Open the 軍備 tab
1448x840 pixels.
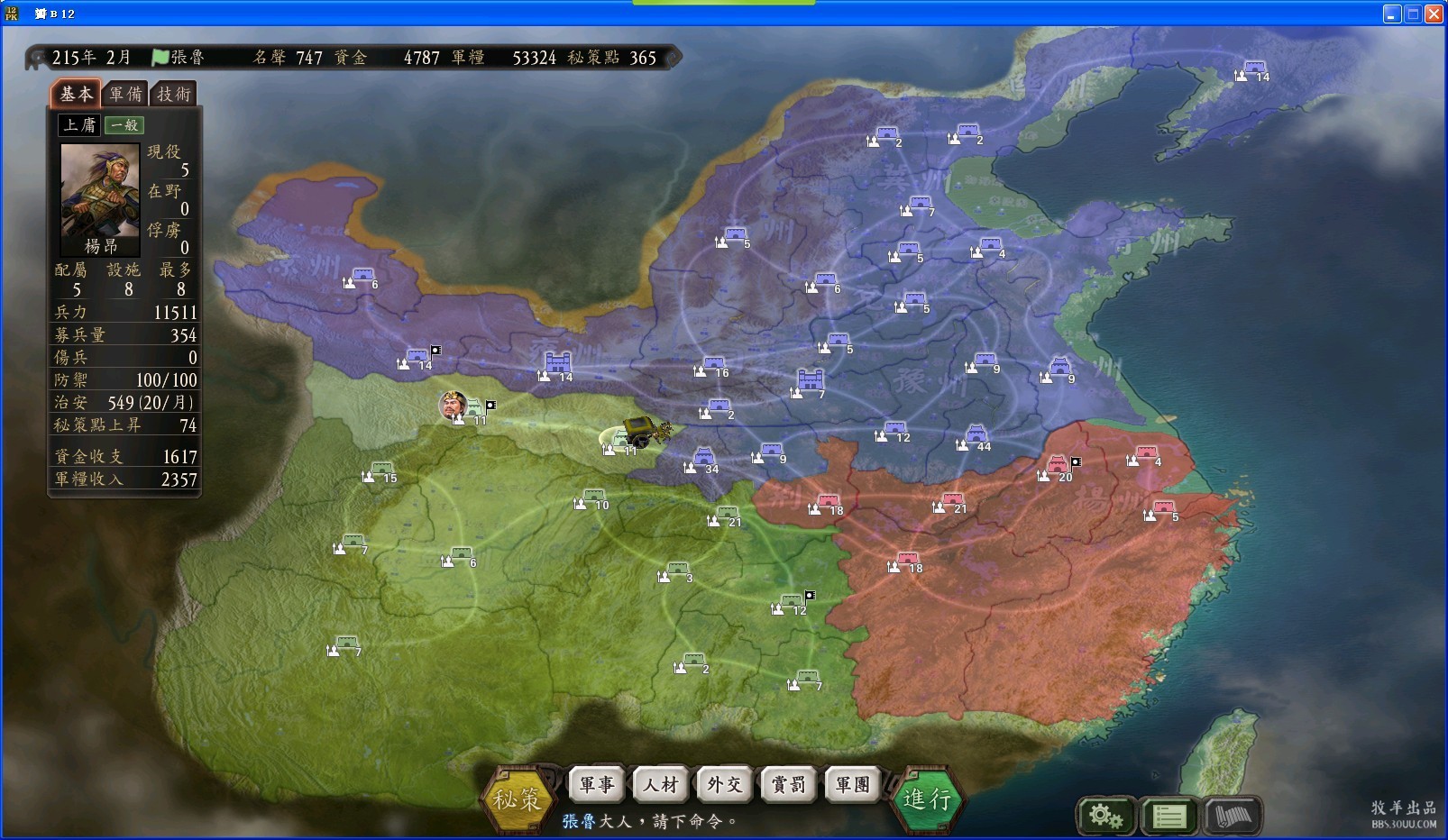pos(125,94)
